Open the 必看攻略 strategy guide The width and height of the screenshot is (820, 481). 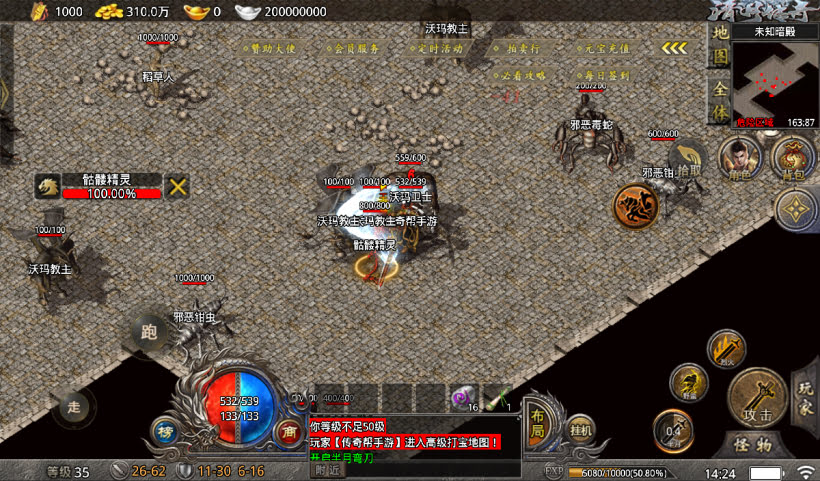tap(522, 75)
